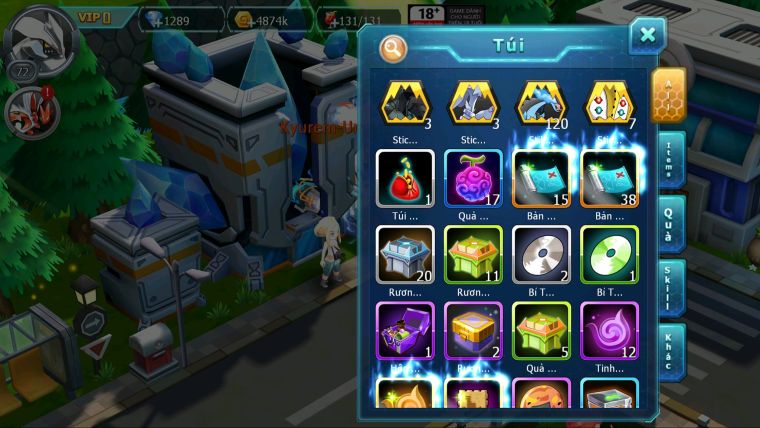The image size is (760, 428).
Task: Show the Khác category tab
Action: [671, 351]
